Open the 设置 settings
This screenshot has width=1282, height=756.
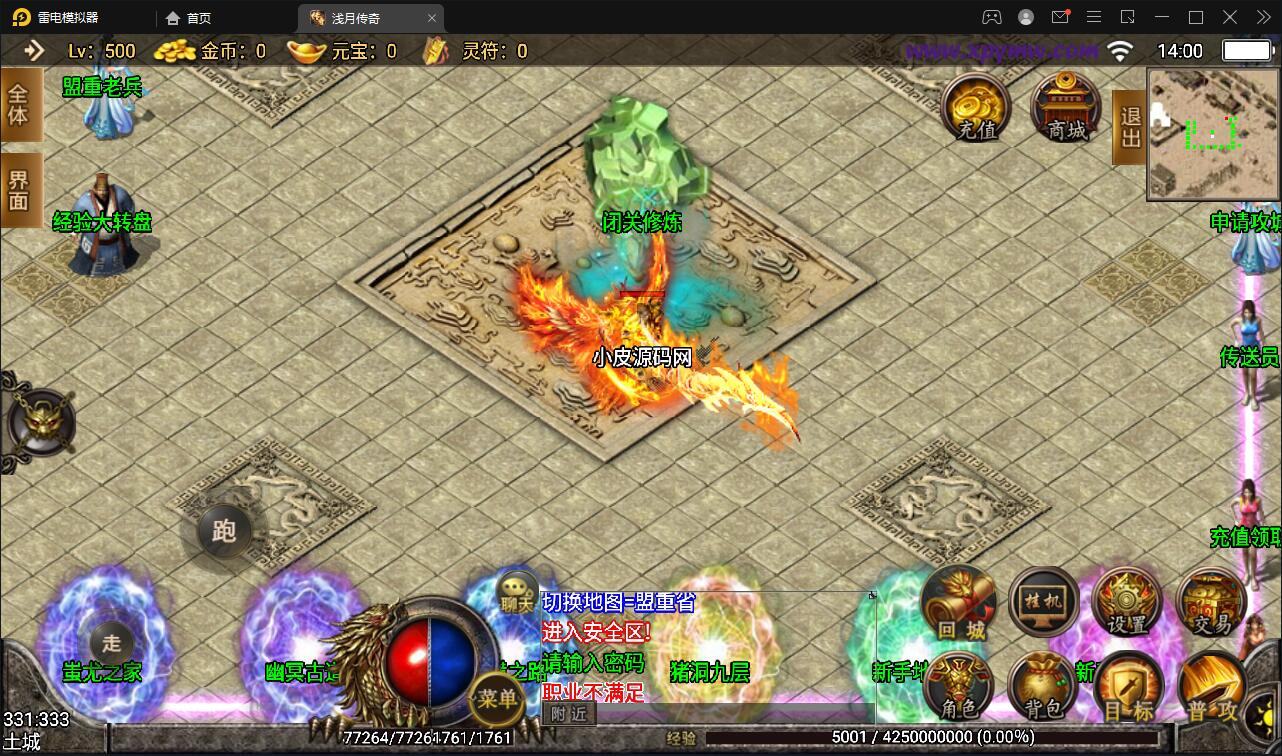pyautogui.click(x=1127, y=602)
